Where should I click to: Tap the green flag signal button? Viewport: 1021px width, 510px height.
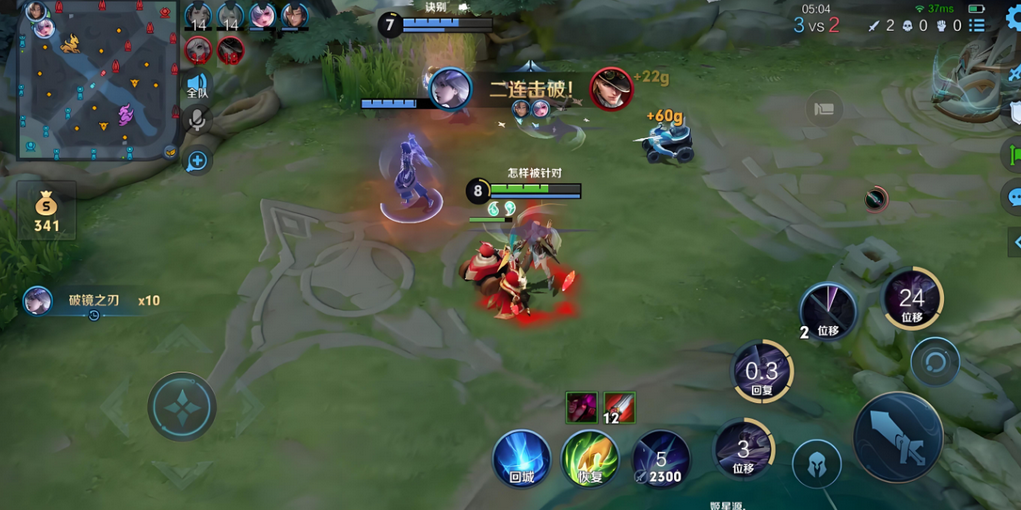(1013, 155)
